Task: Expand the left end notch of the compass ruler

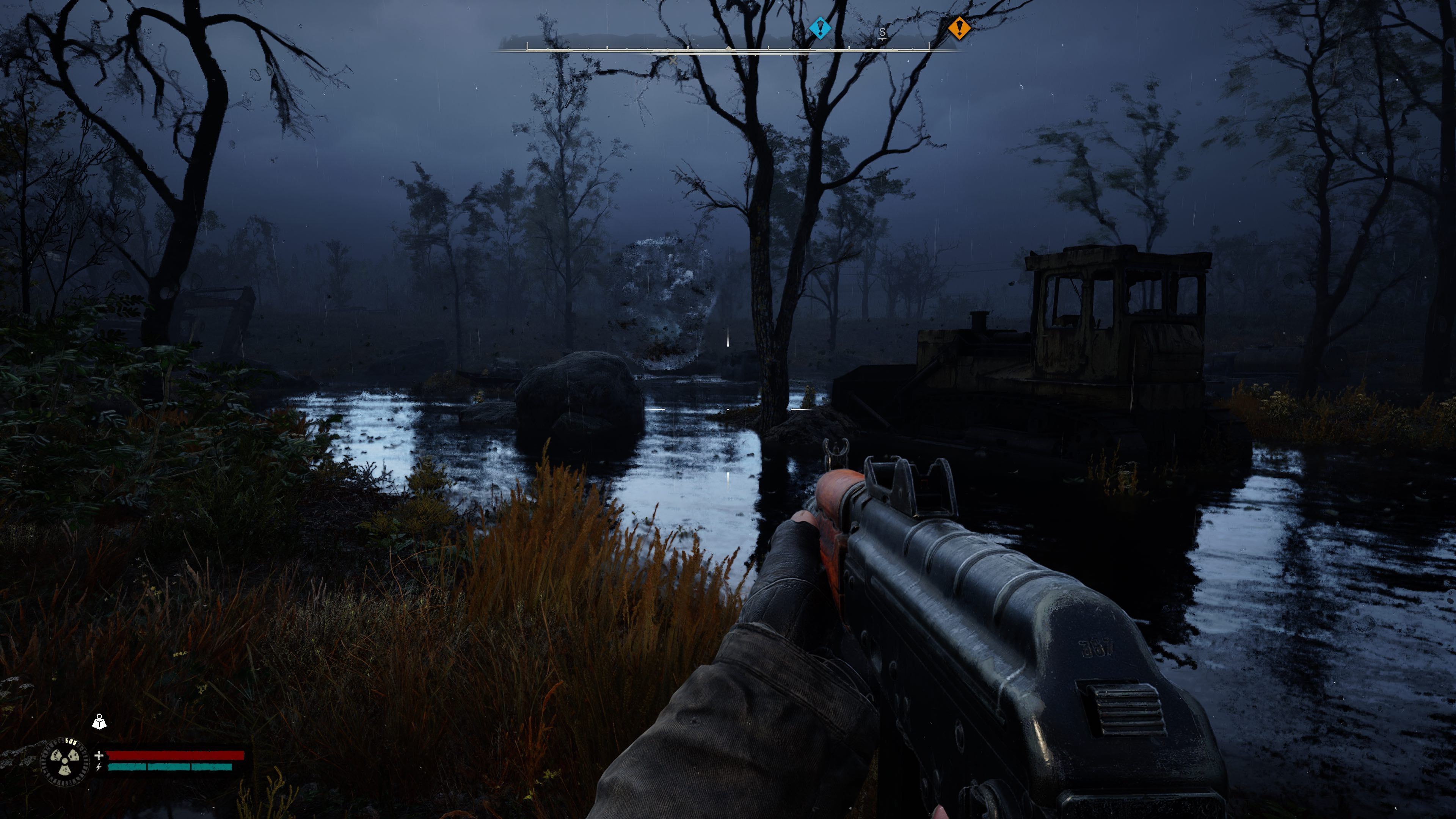Action: tap(527, 46)
